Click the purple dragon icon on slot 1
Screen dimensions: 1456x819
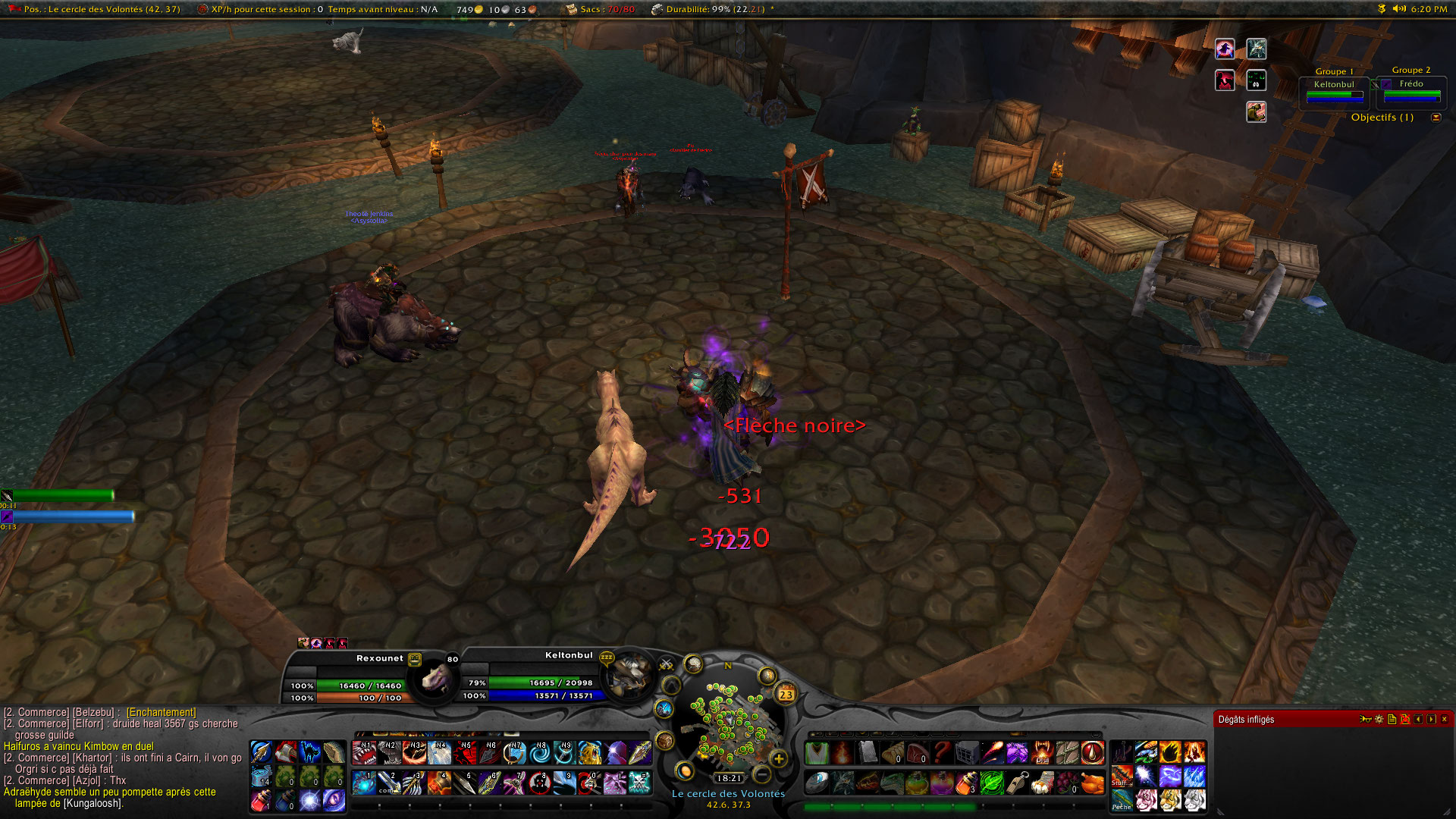[364, 784]
